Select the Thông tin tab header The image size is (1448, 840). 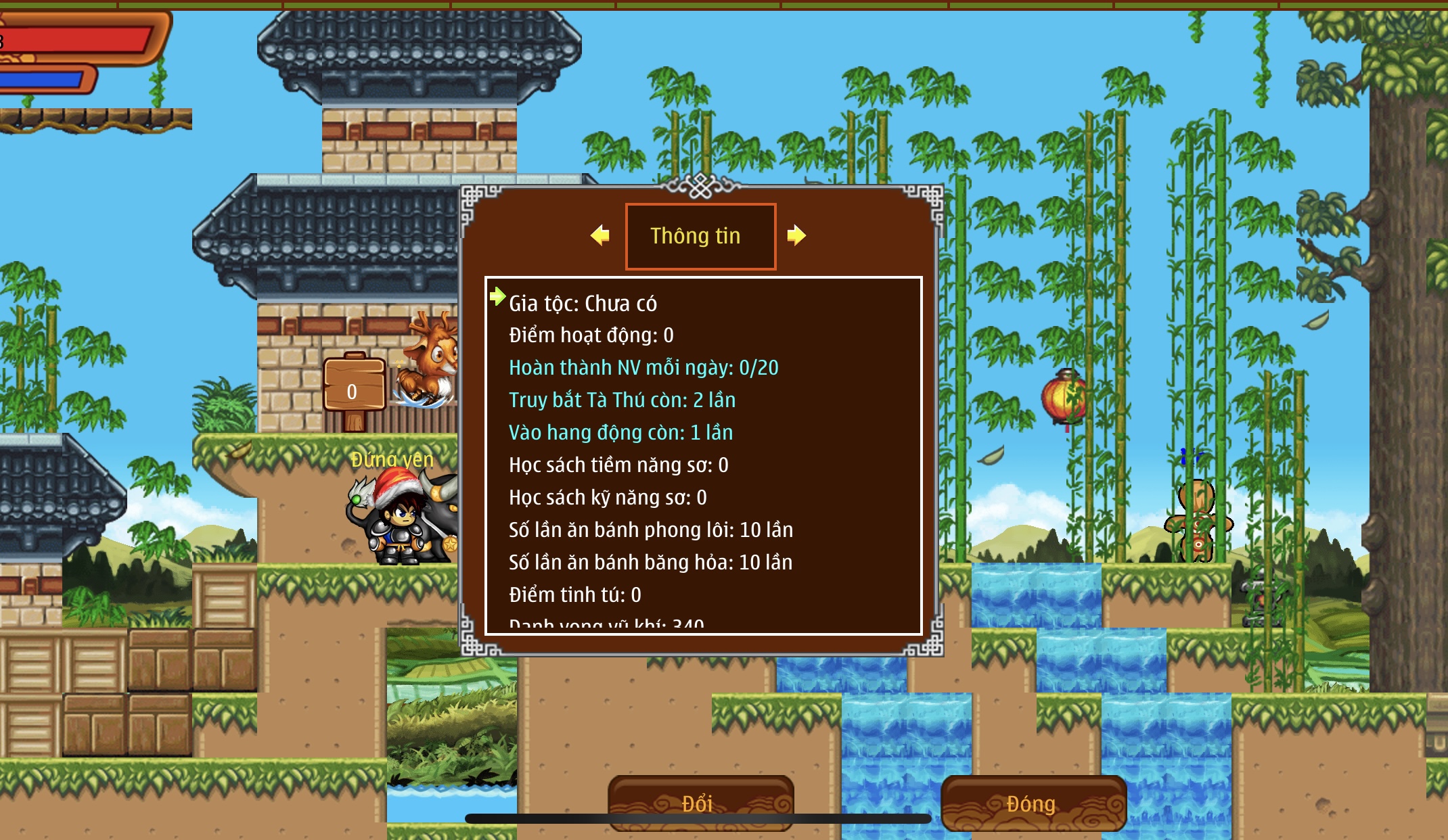point(700,236)
